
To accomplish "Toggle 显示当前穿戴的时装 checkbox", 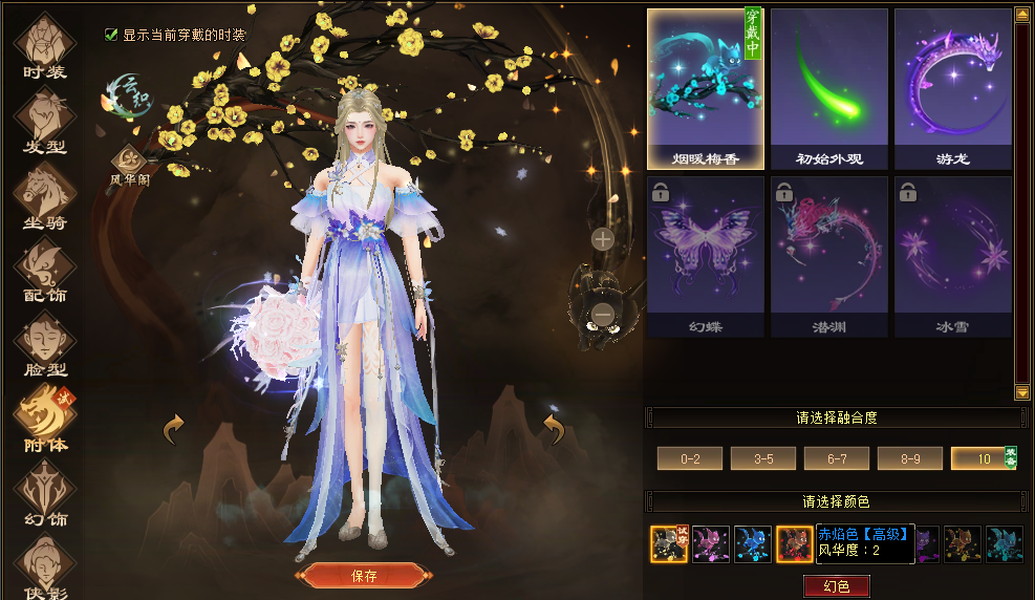I will [112, 35].
